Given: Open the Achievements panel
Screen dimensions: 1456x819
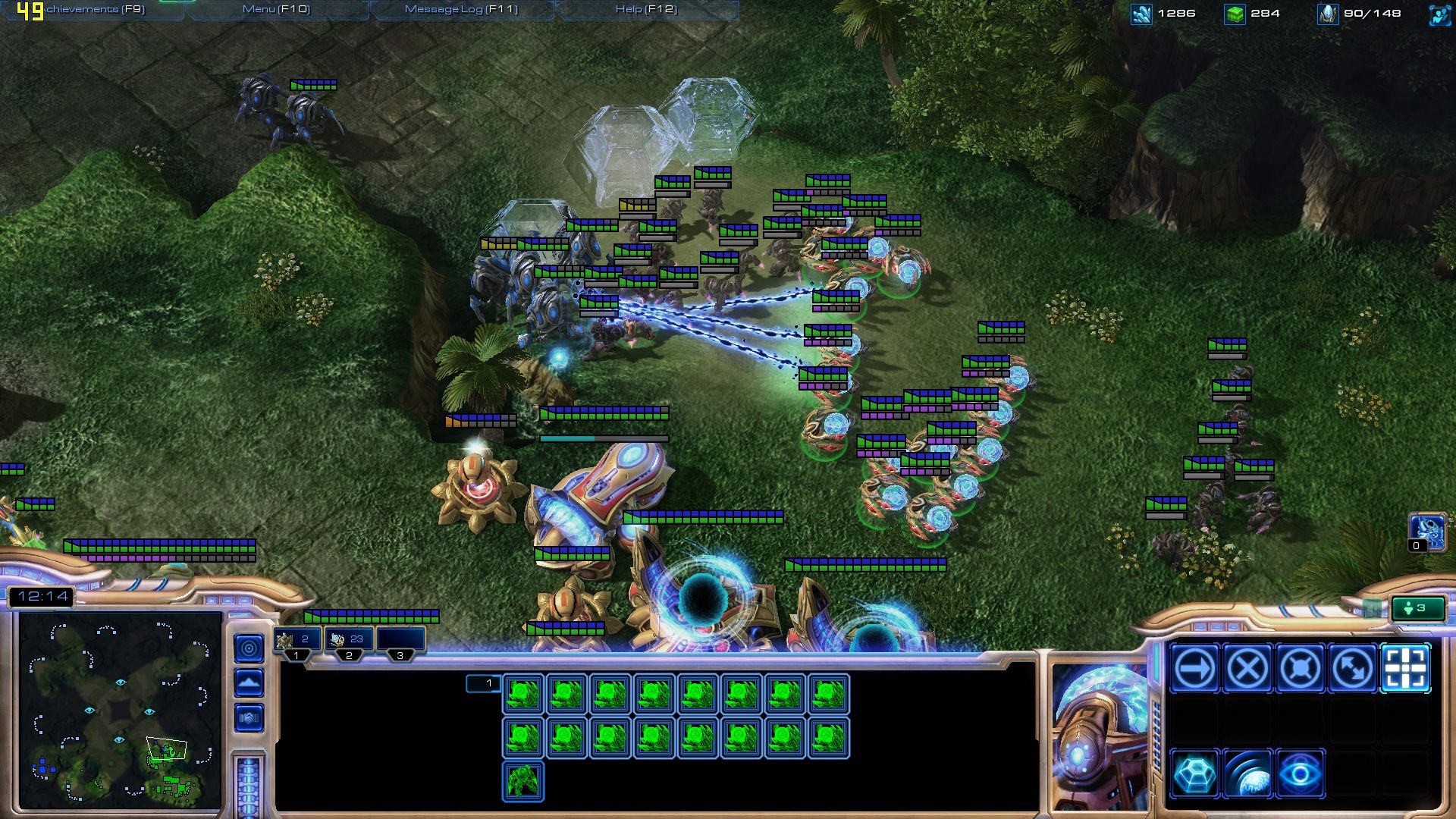Looking at the screenshot, I should point(95,9).
